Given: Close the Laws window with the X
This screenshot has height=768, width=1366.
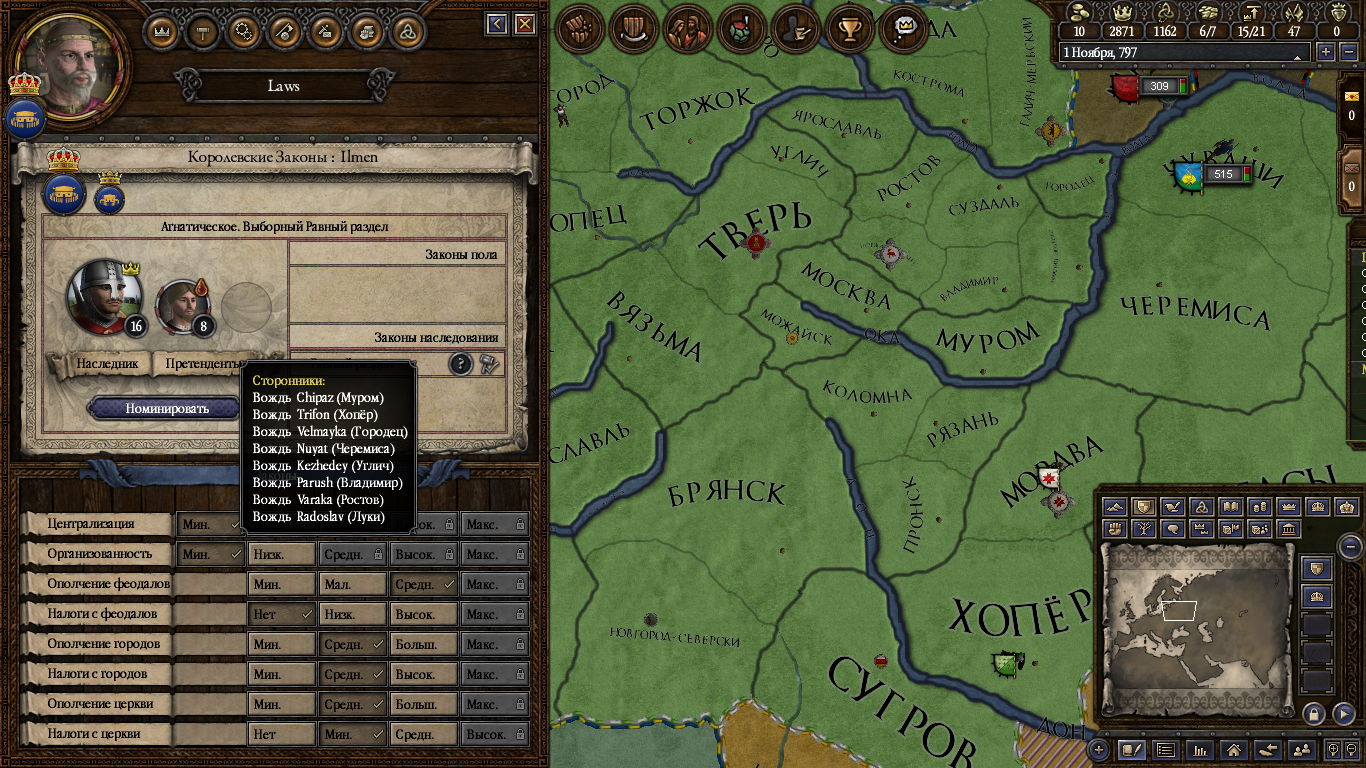Looking at the screenshot, I should (524, 24).
